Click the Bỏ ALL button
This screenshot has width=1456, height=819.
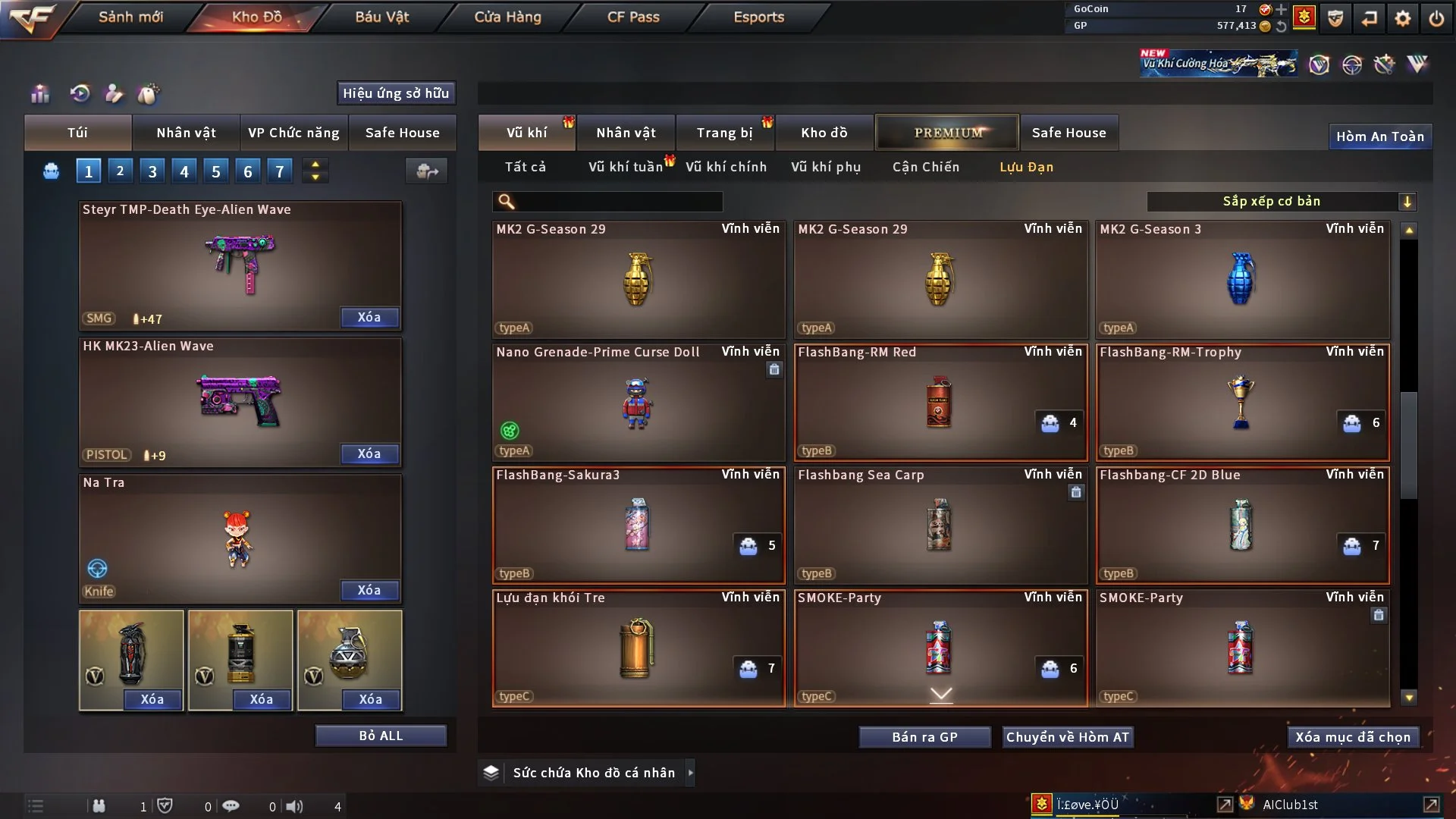pyautogui.click(x=381, y=736)
